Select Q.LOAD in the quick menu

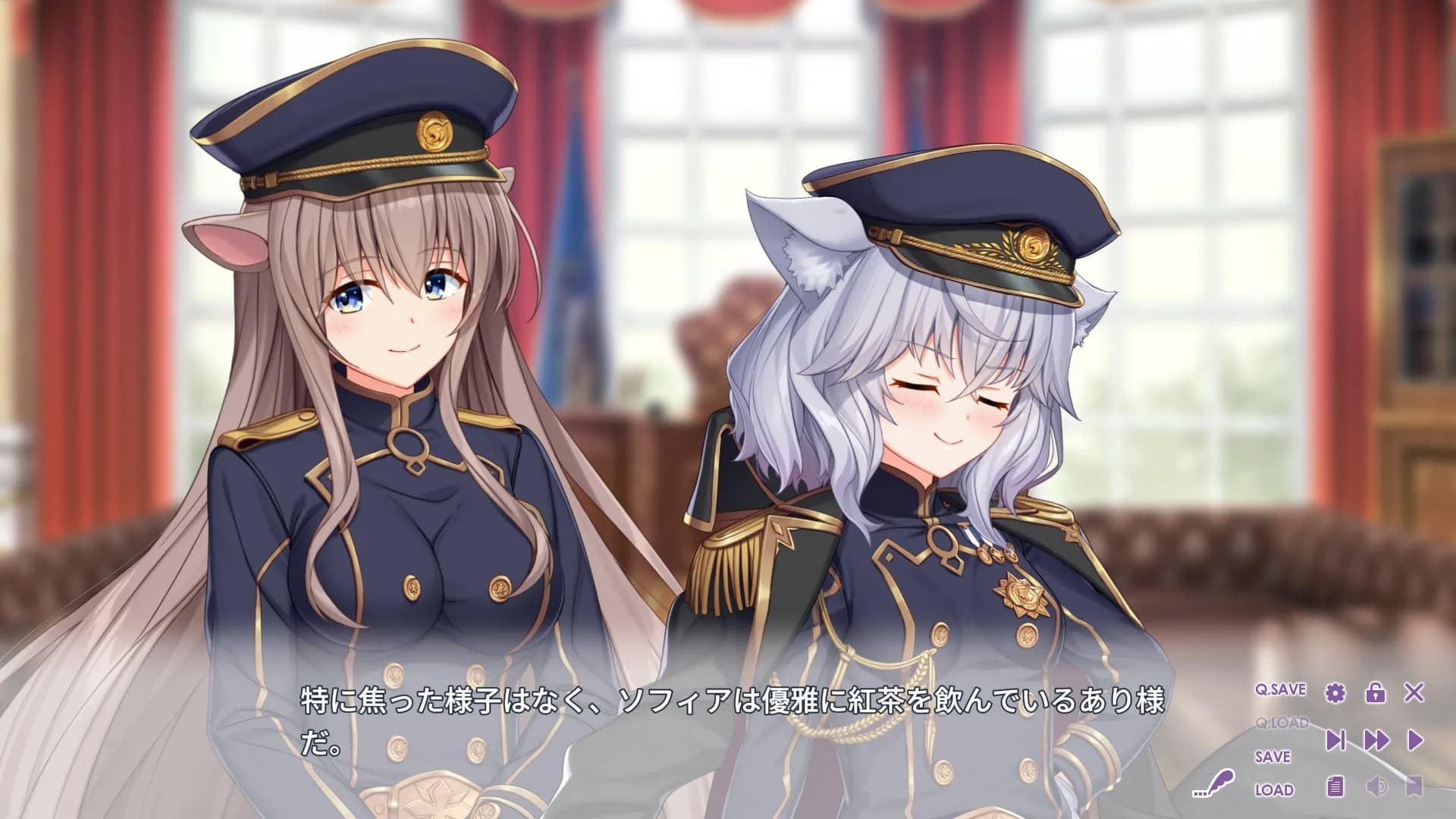[x=1282, y=722]
